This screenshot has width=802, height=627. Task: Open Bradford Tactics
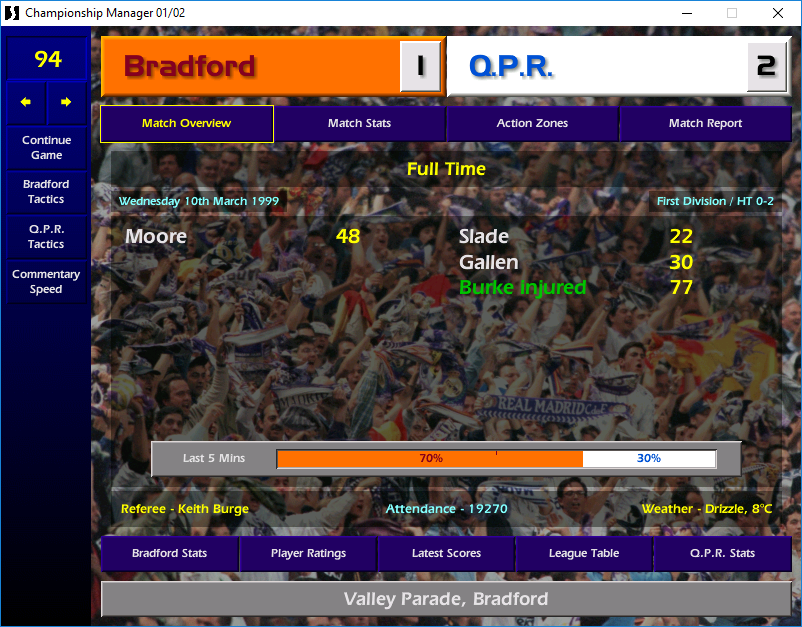pos(46,191)
